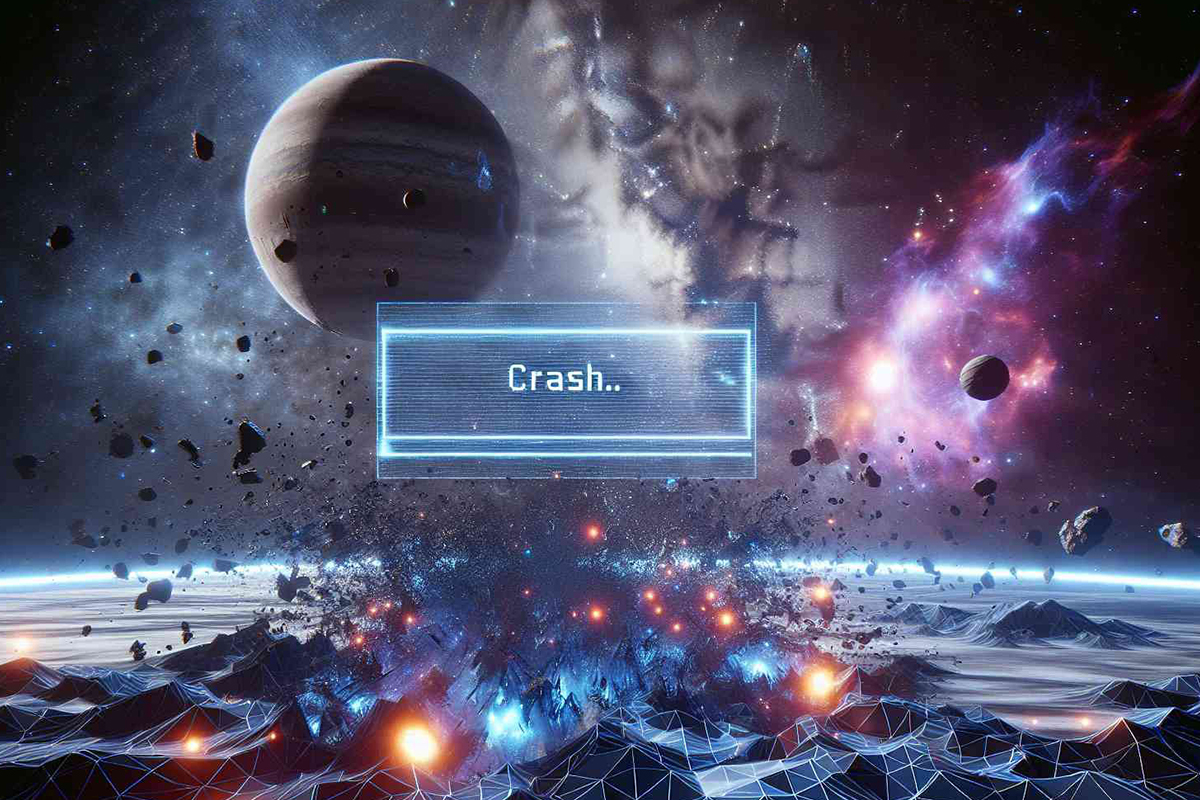Click the glowing Crash.. message panel
This screenshot has width=1200, height=800.
point(566,386)
